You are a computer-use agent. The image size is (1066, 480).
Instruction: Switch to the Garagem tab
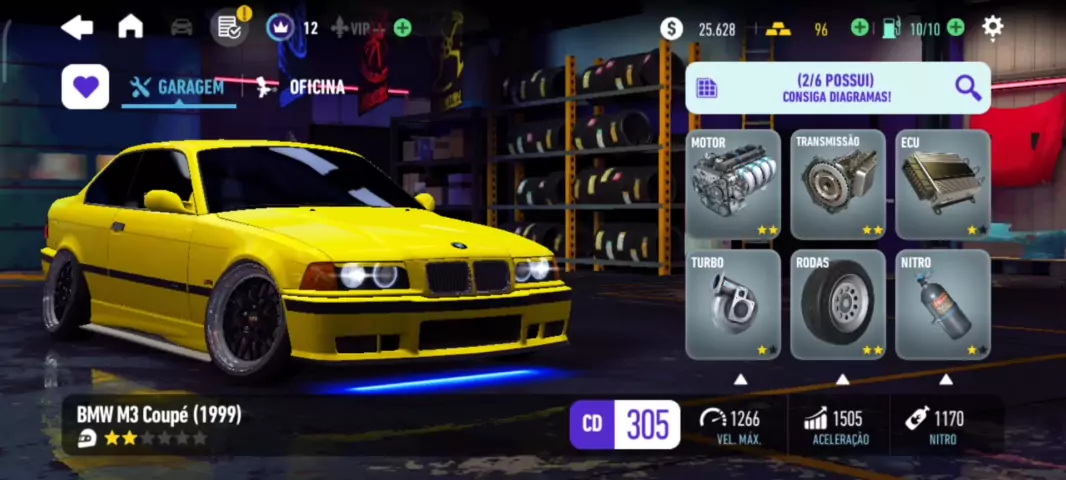179,87
